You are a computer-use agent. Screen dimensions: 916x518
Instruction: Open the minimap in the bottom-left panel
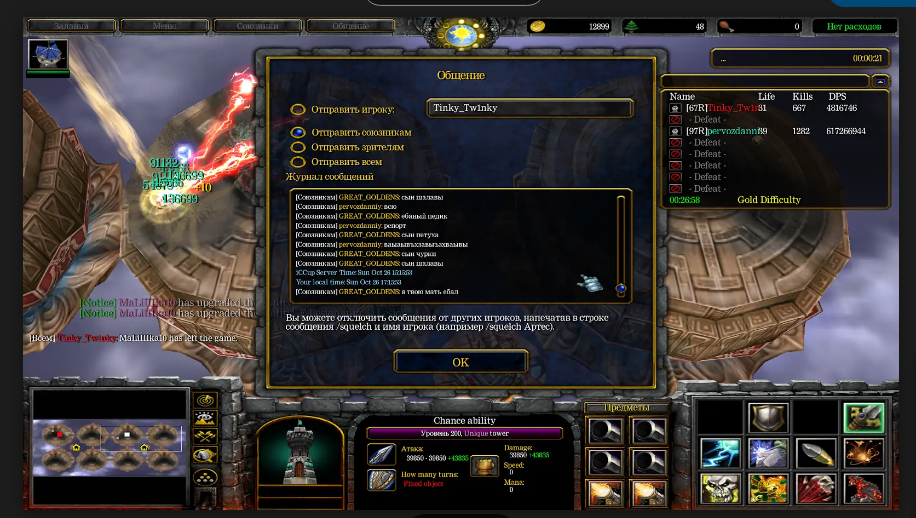click(109, 447)
